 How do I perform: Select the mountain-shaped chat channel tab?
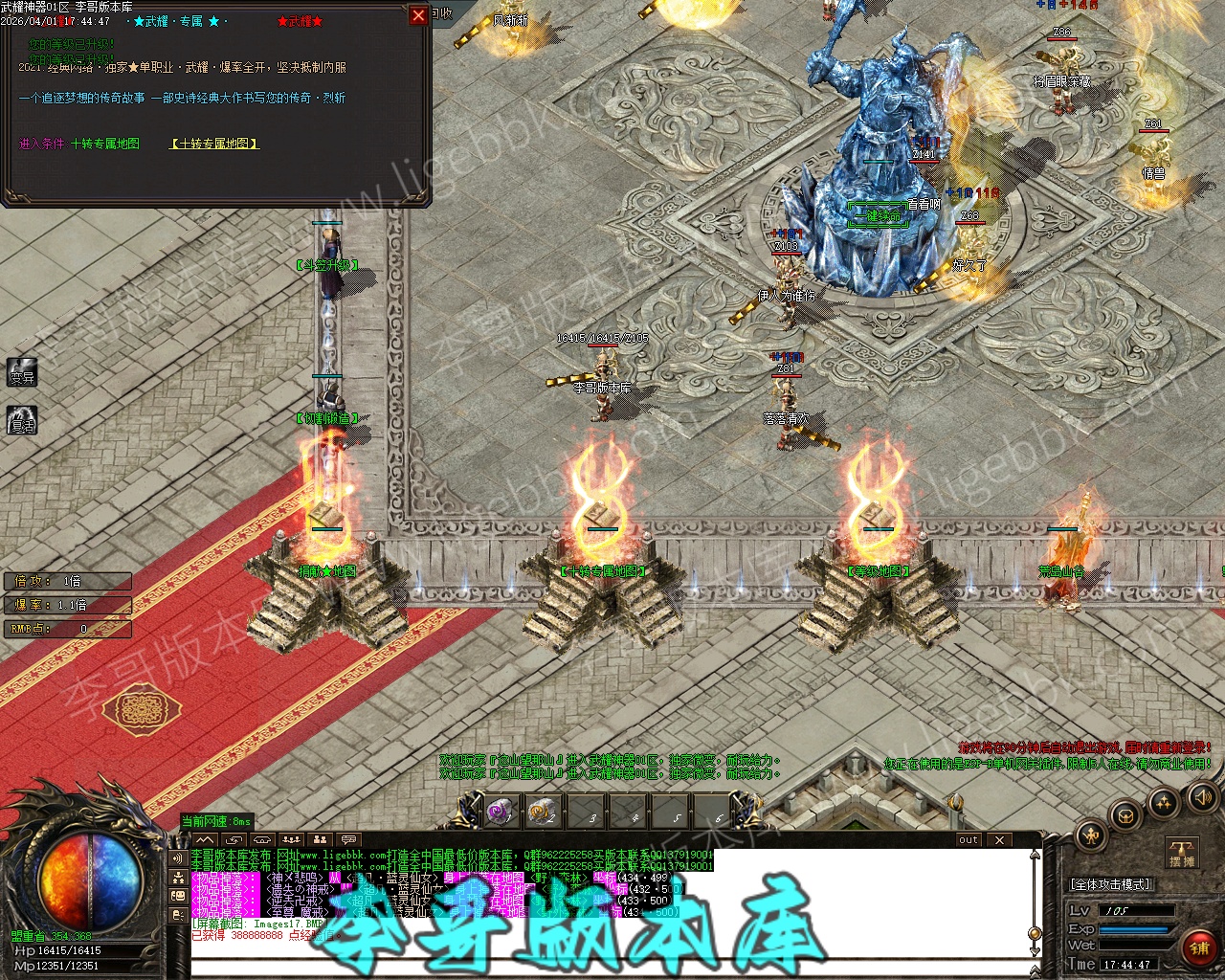[x=206, y=840]
